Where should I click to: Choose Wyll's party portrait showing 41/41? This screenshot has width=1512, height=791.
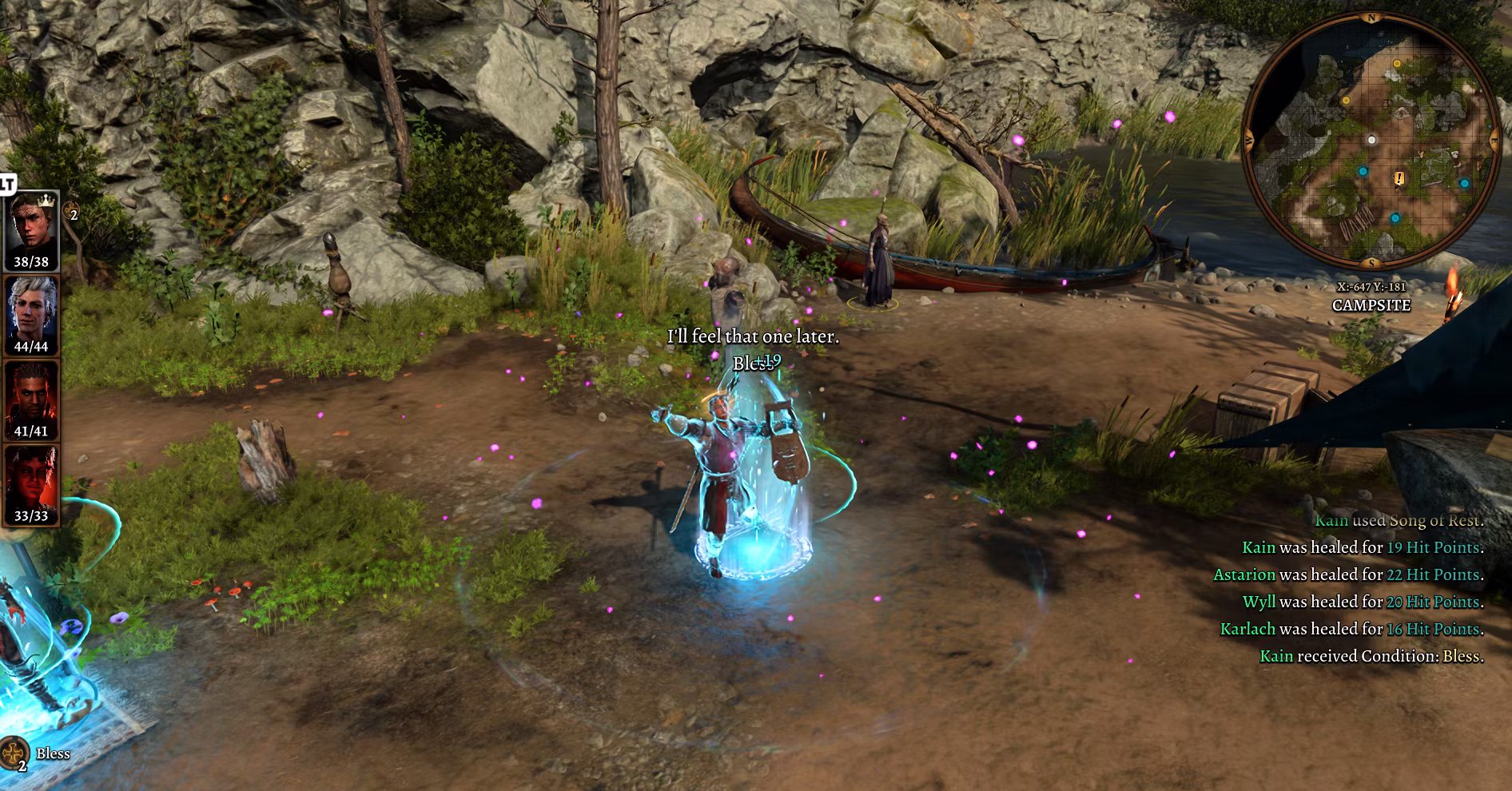[x=32, y=395]
